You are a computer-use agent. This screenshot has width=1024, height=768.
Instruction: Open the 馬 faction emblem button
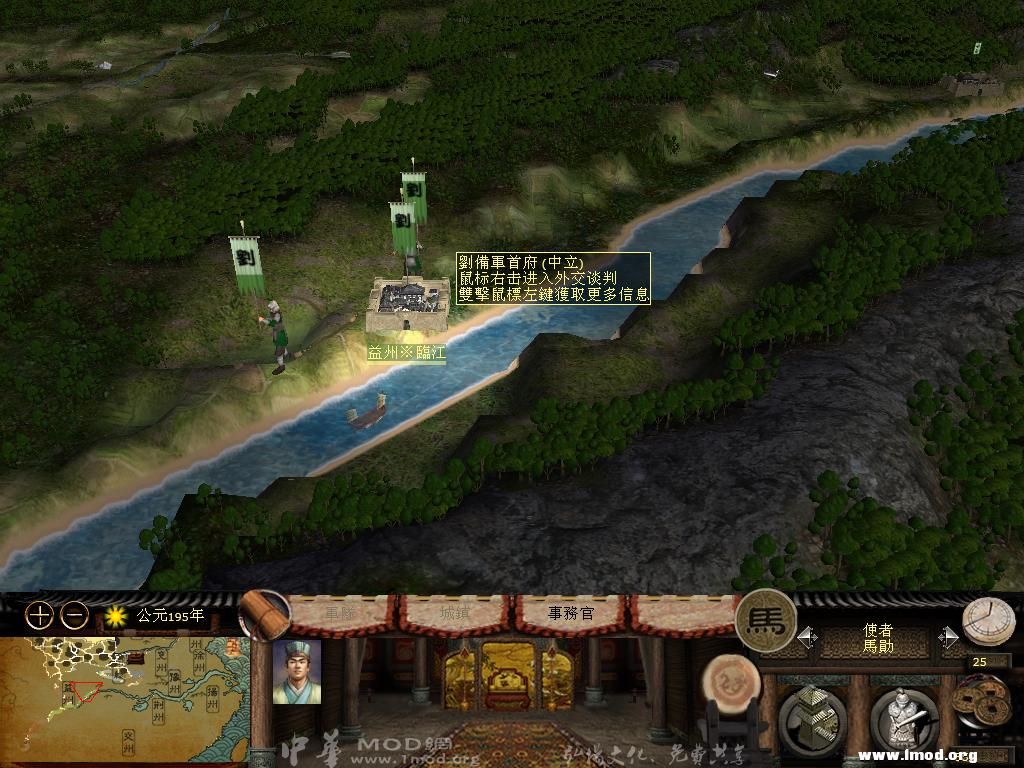point(766,621)
